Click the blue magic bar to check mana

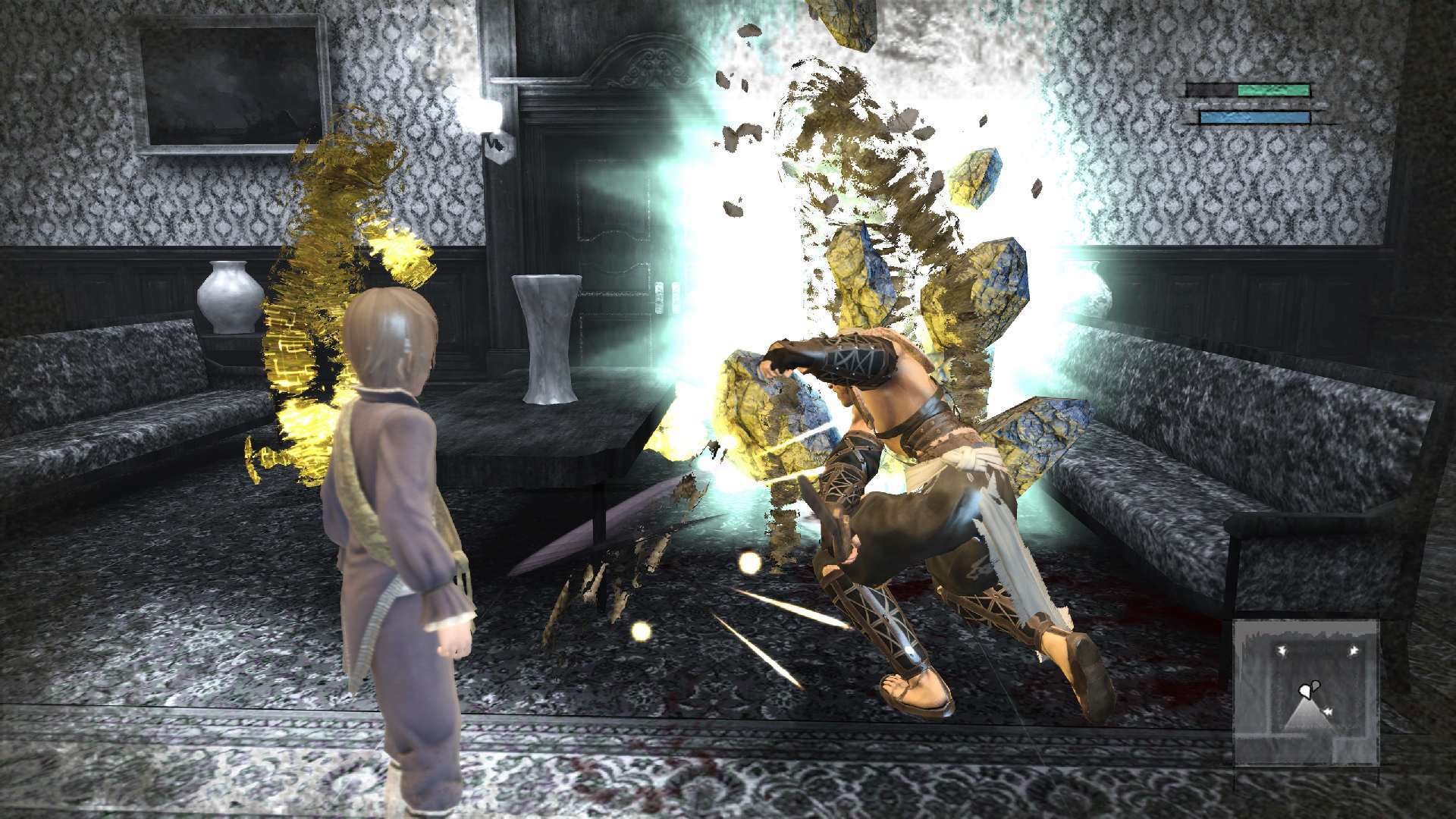(1254, 118)
